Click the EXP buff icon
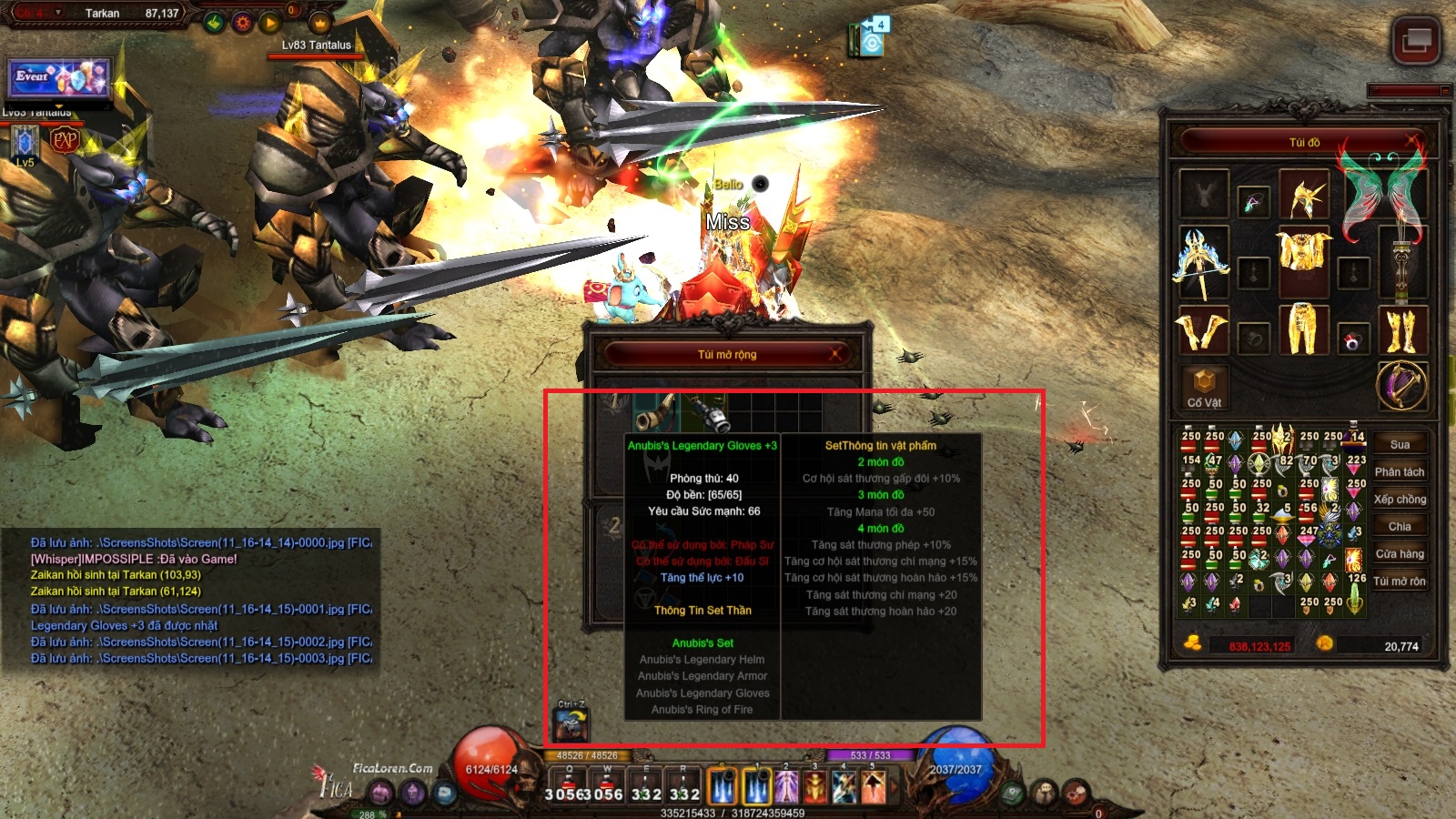The width and height of the screenshot is (1456, 819). [x=65, y=140]
